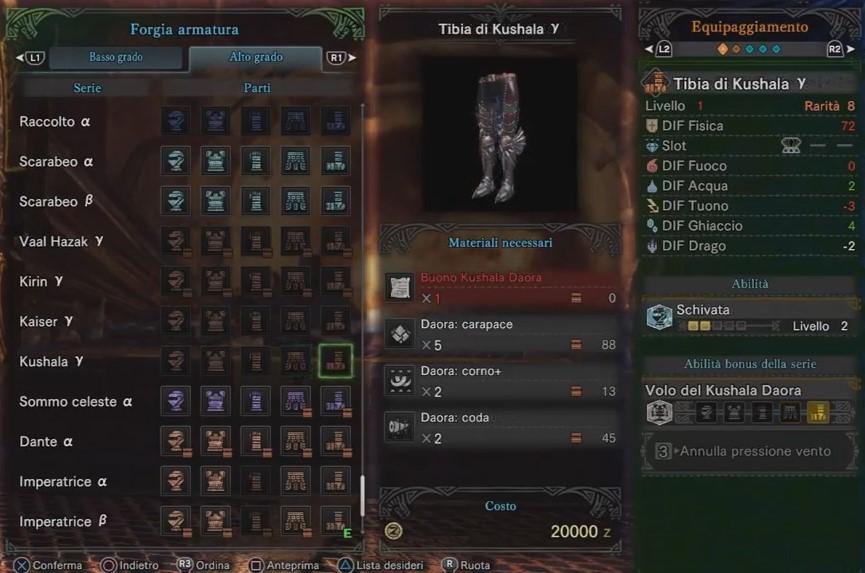Screen dimensions: 865x573
Task: Open the Vaal Hazak γ armor series
Action: (x=60, y=241)
